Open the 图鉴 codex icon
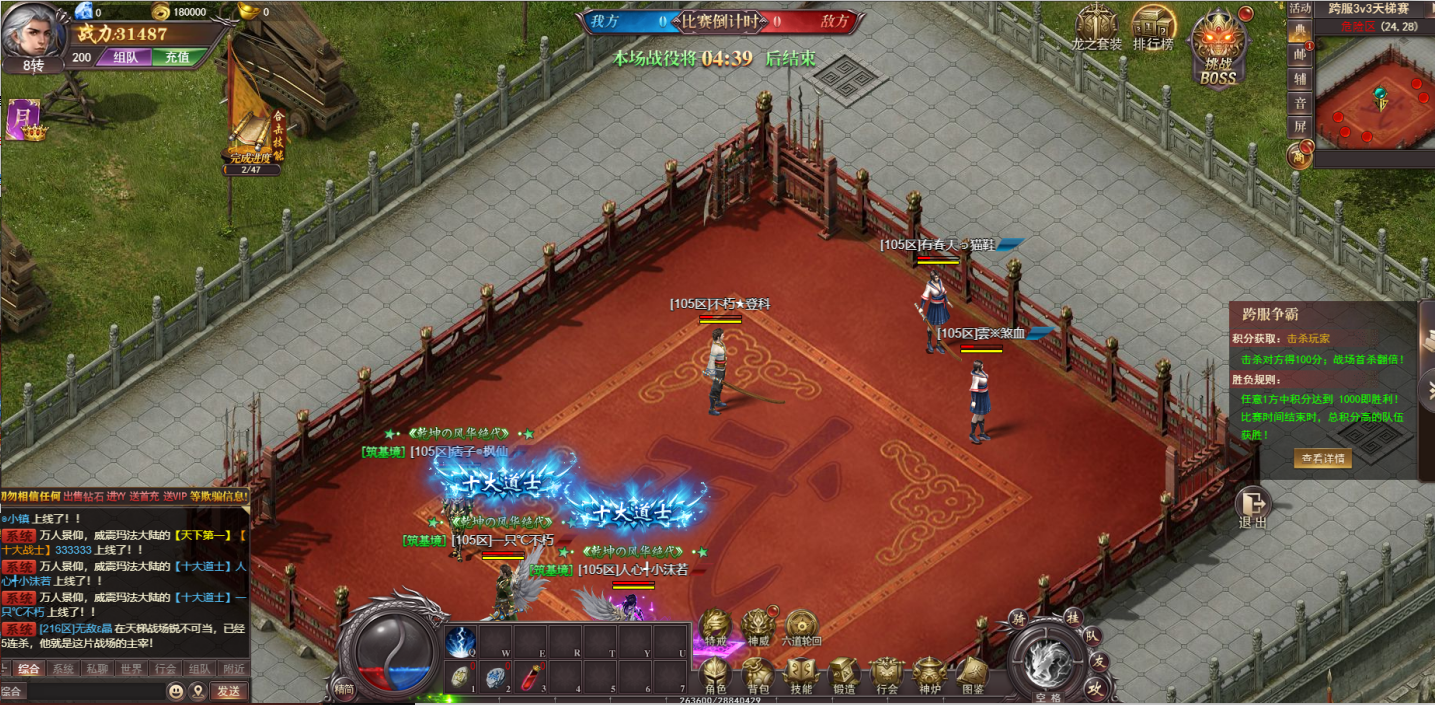 pyautogui.click(x=971, y=676)
